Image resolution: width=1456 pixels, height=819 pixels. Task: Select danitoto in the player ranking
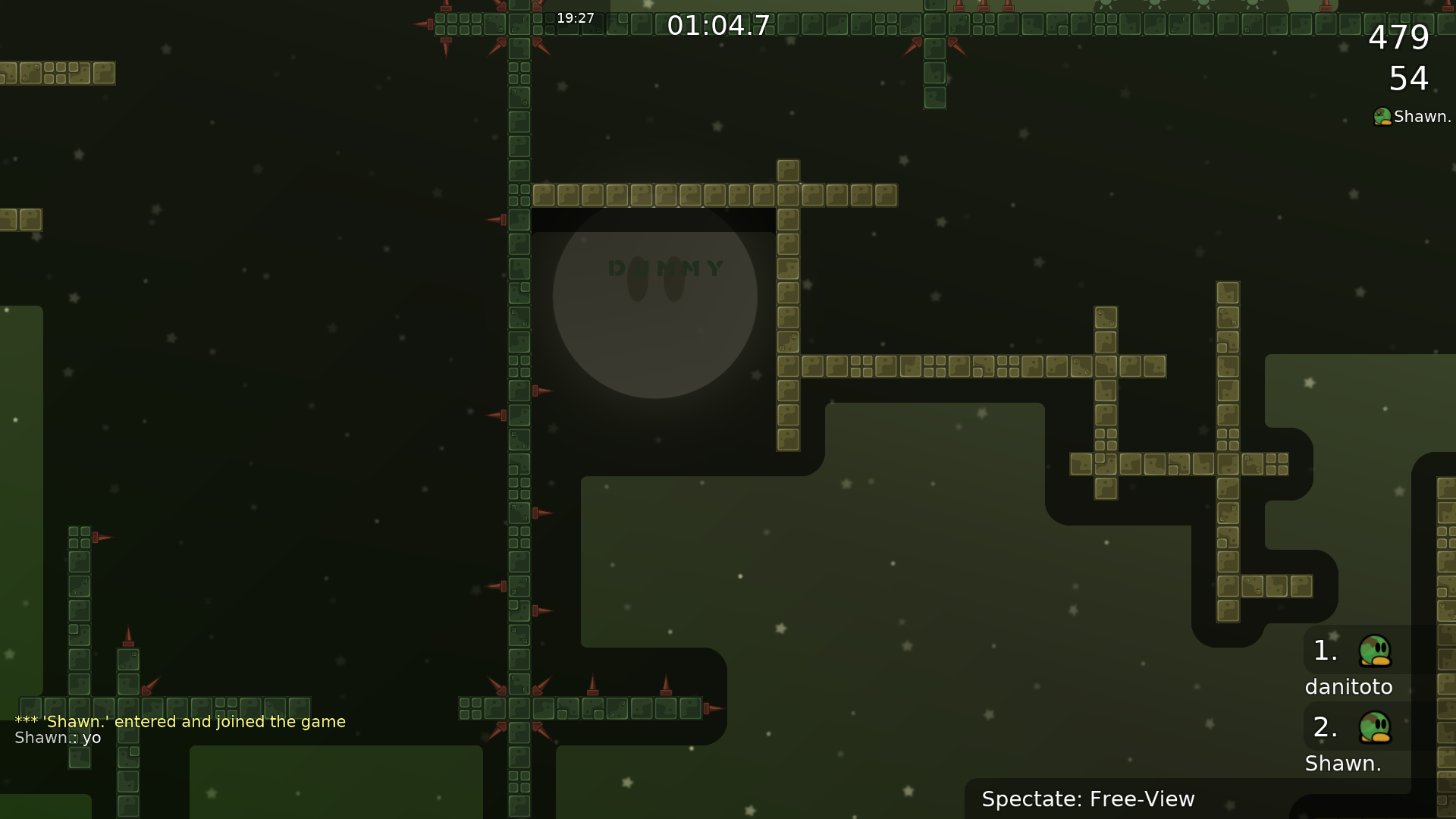pos(1348,686)
